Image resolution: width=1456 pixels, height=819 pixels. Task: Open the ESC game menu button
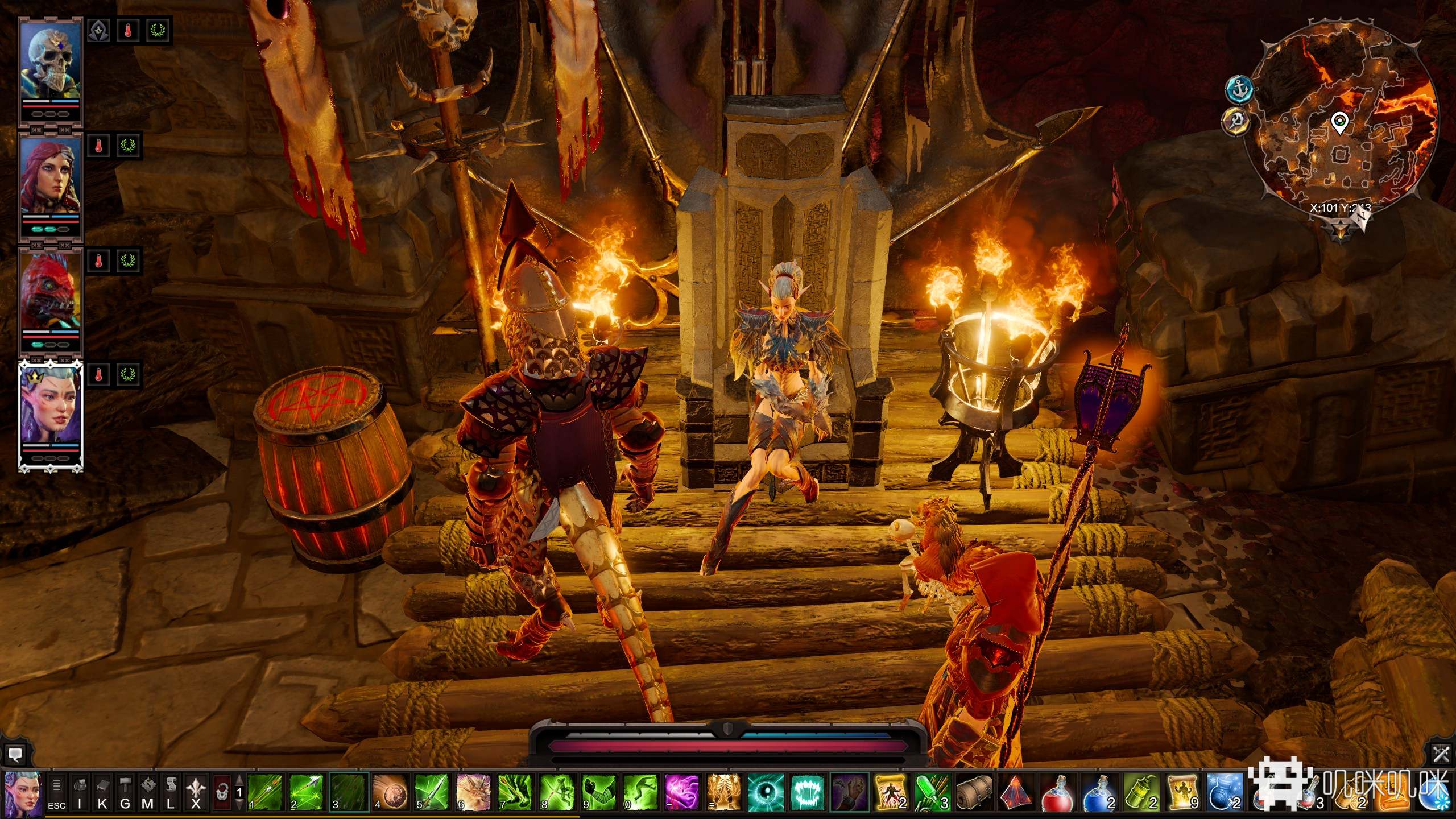coord(56,792)
